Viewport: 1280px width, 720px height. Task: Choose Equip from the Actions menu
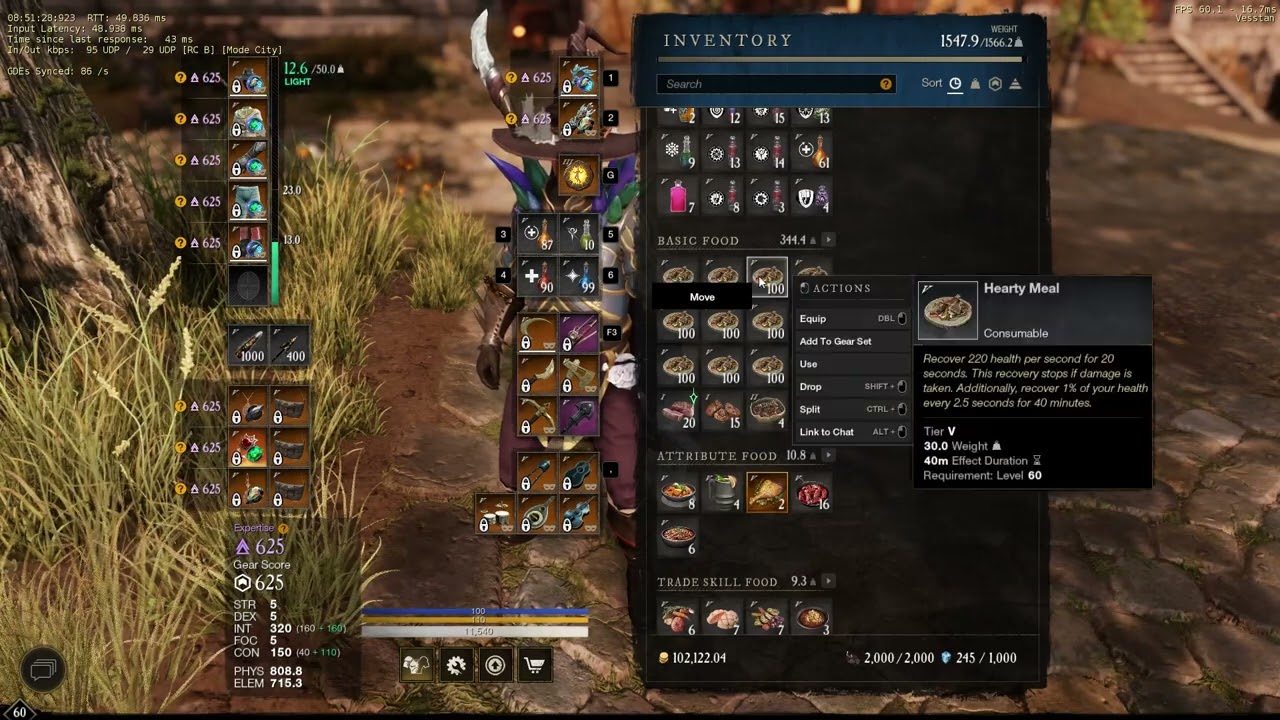click(813, 319)
